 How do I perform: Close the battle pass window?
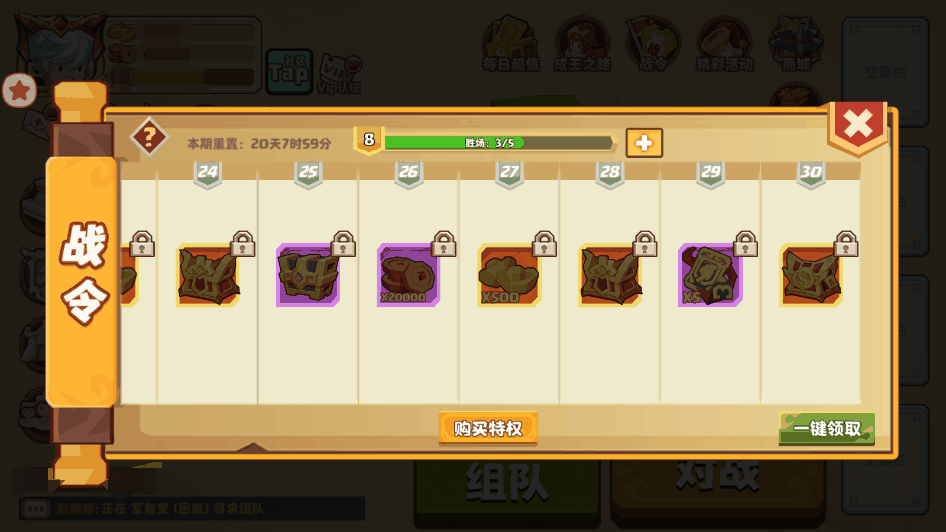[x=857, y=125]
